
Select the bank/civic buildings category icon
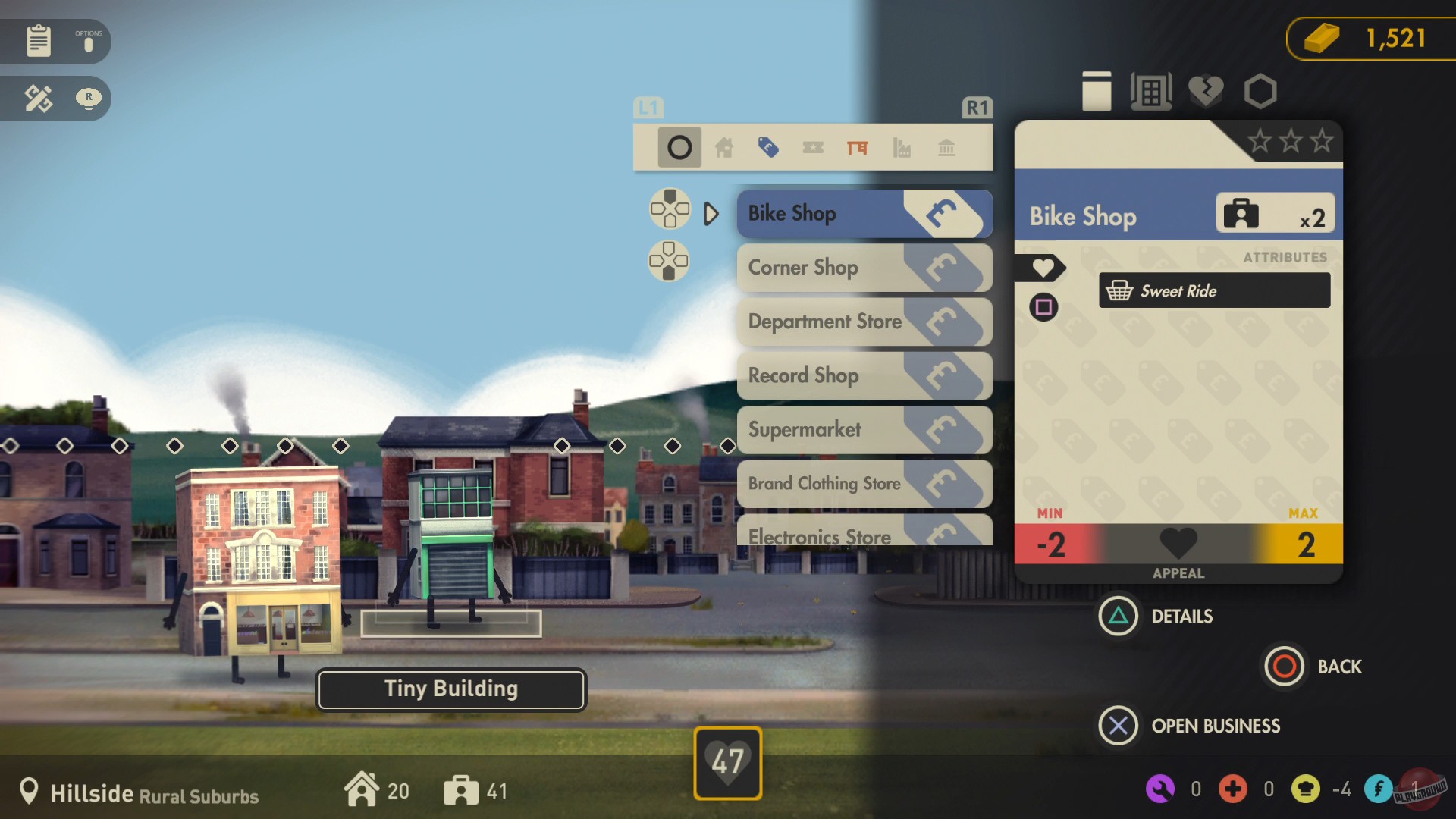946,148
